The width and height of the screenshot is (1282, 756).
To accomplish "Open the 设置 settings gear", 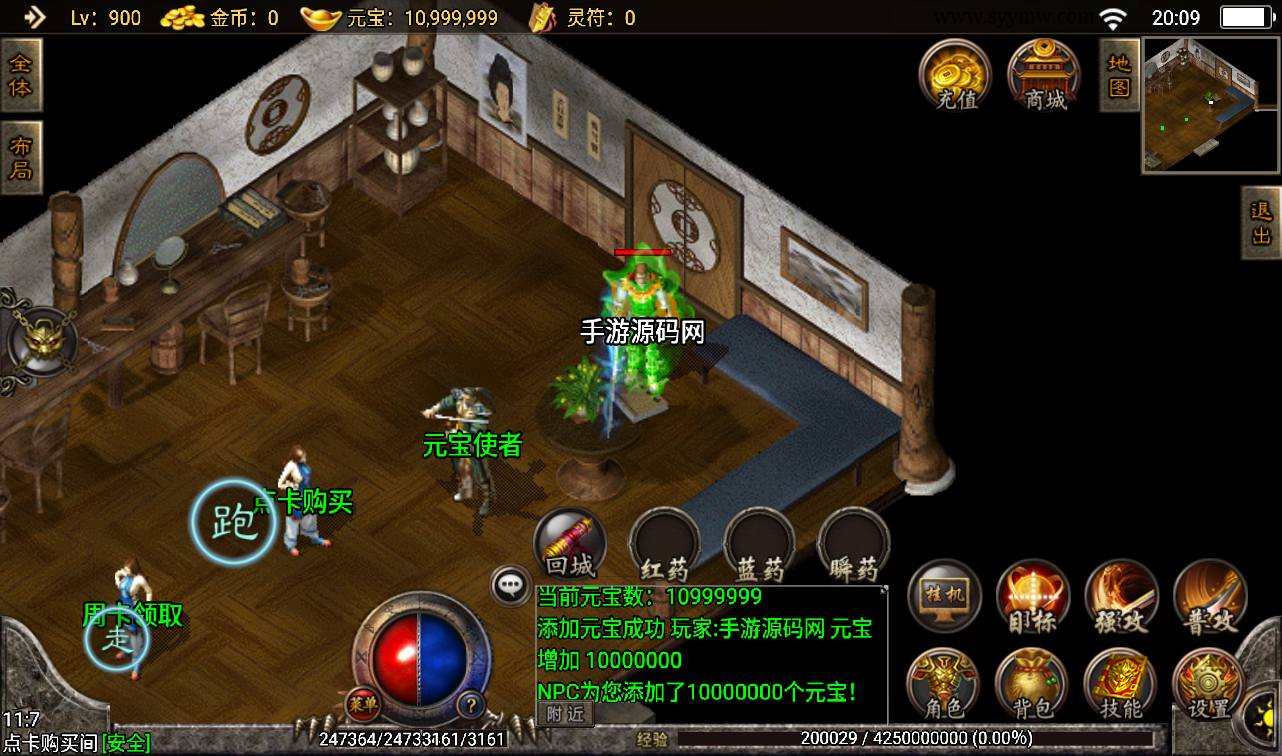I will click(x=1208, y=685).
